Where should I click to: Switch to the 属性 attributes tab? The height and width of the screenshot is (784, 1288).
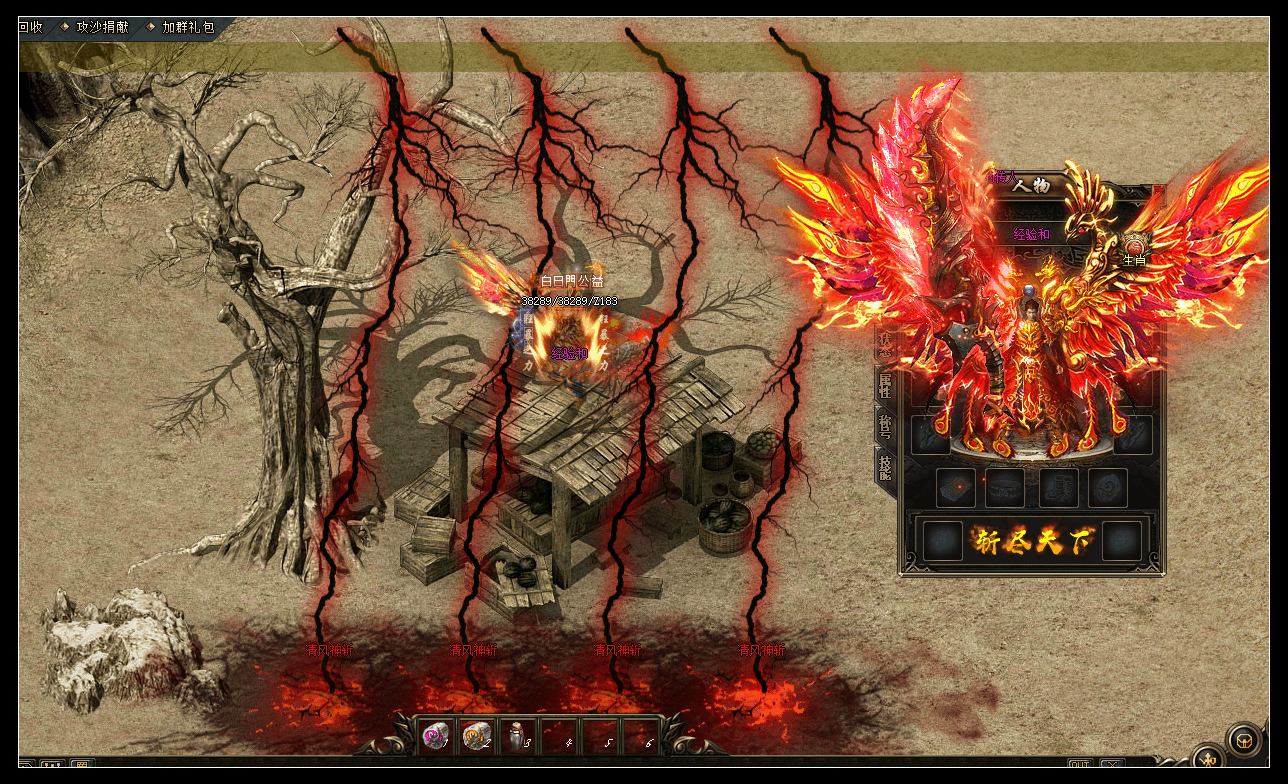click(x=885, y=385)
